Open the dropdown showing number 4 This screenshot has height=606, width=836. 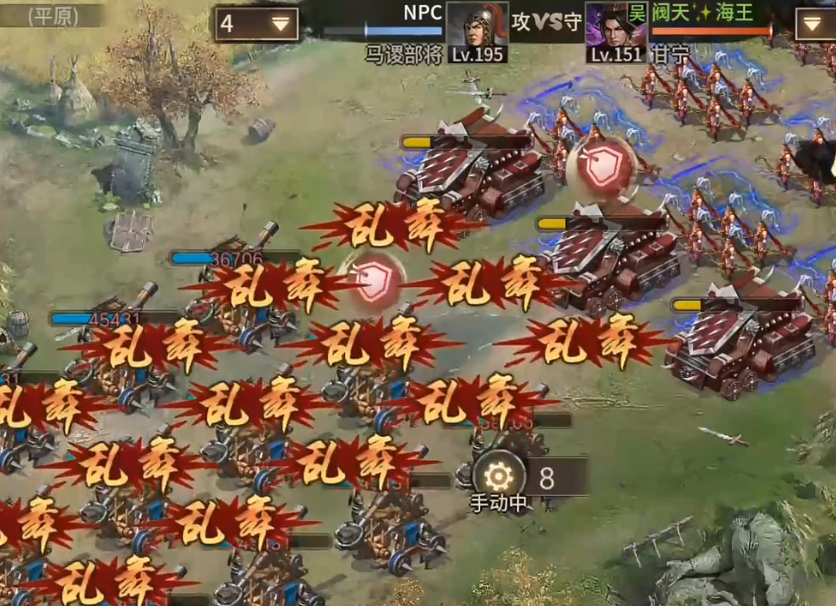tap(256, 23)
